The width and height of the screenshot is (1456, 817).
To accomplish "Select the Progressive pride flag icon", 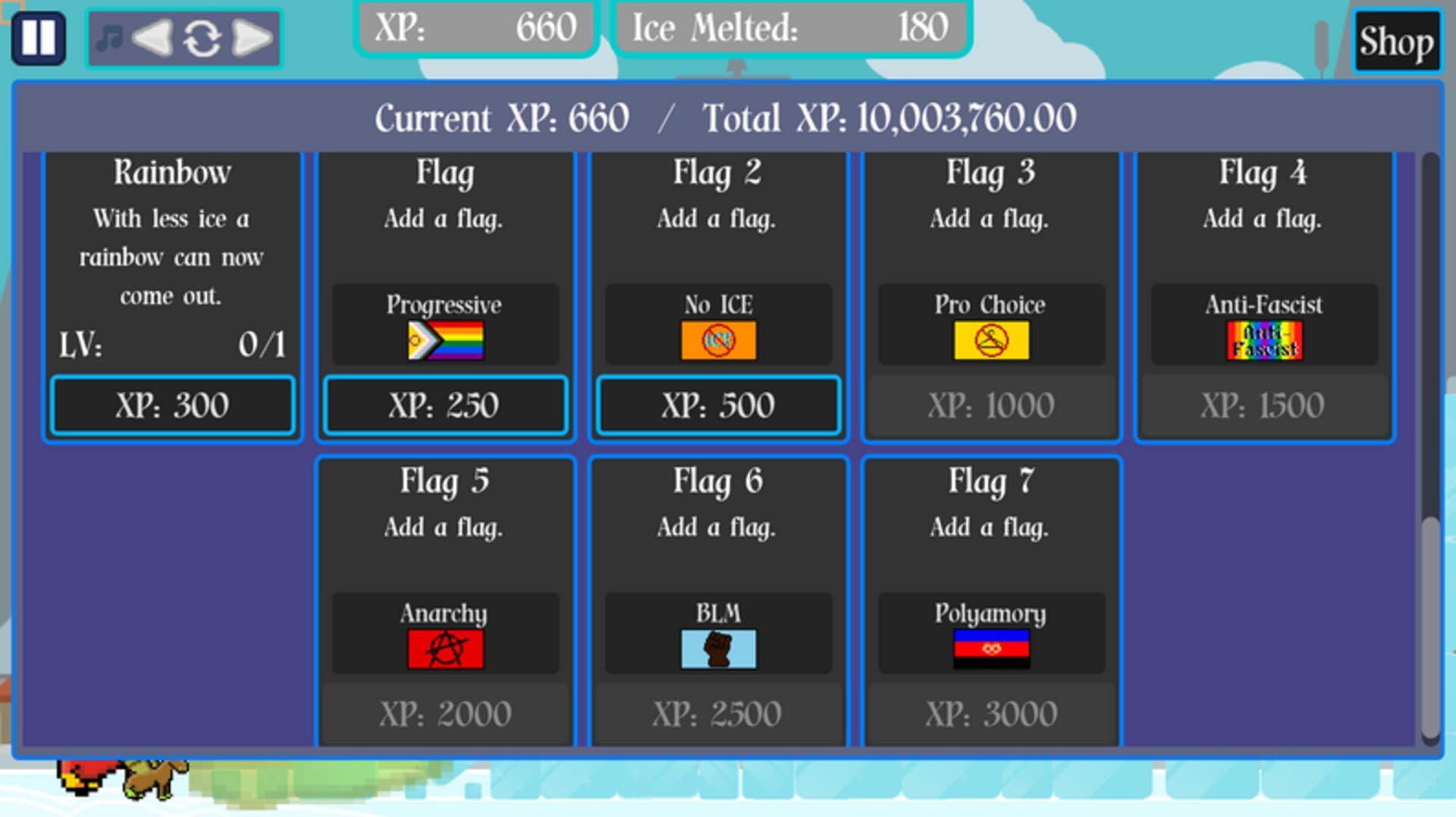I will coord(444,339).
